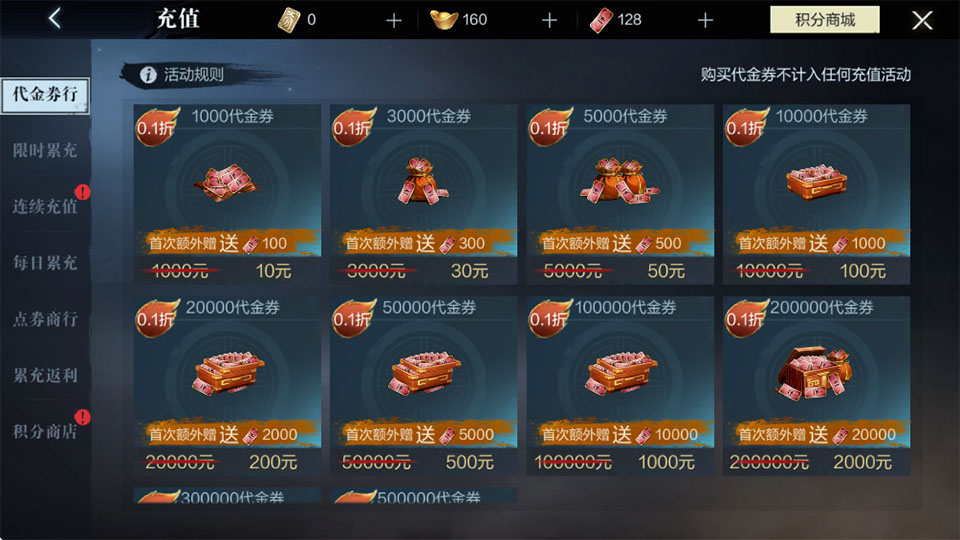Switch to the 点券商行 tab

[x=45, y=319]
